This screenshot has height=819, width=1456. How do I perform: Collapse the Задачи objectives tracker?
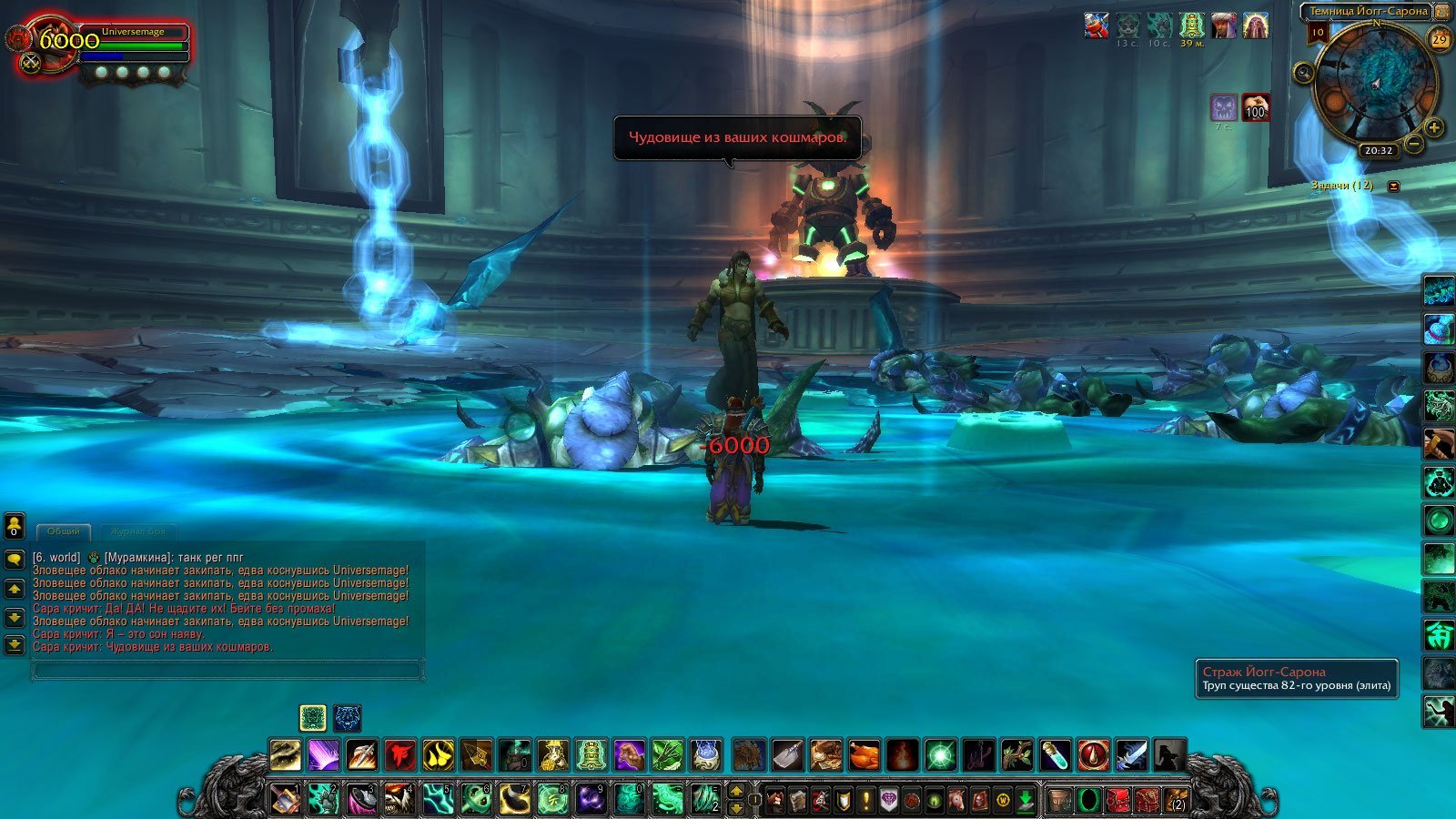(1393, 186)
